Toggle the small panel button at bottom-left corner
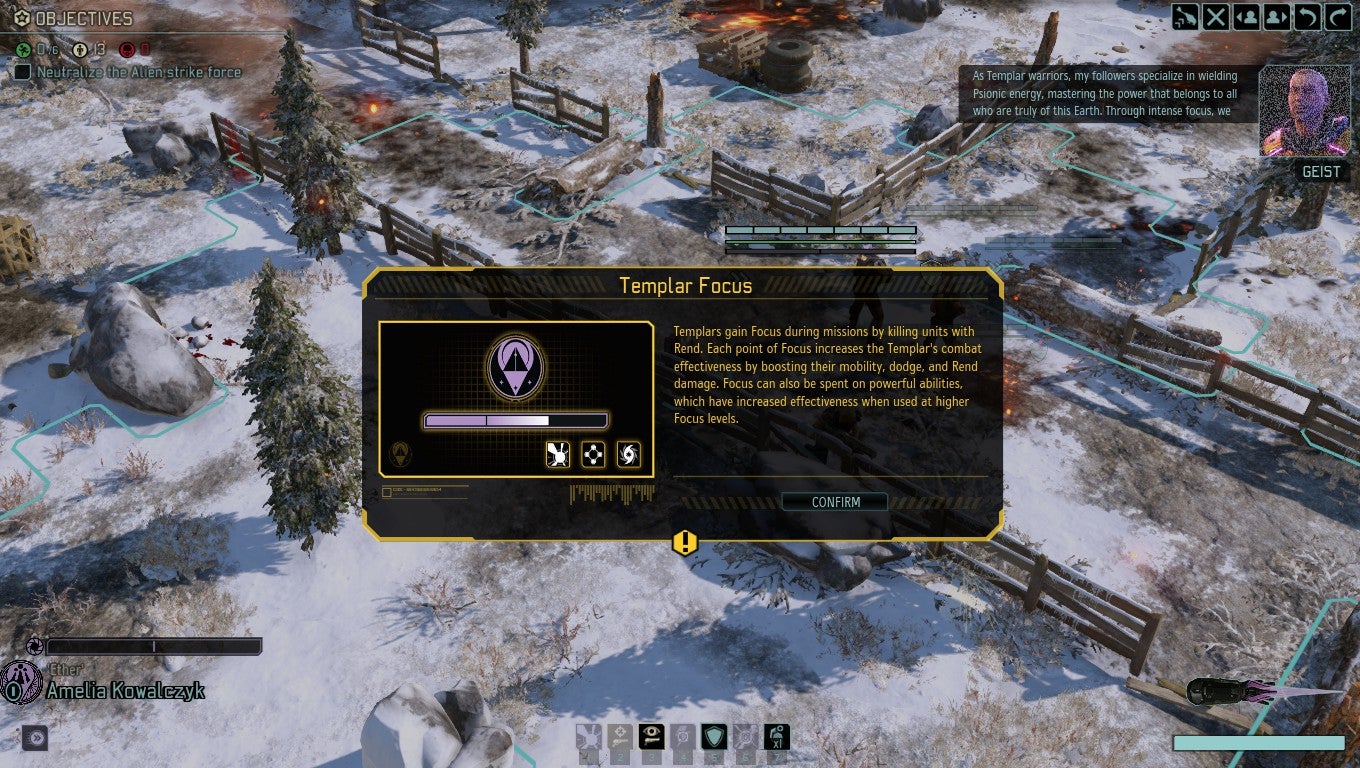This screenshot has width=1360, height=768. coord(35,737)
